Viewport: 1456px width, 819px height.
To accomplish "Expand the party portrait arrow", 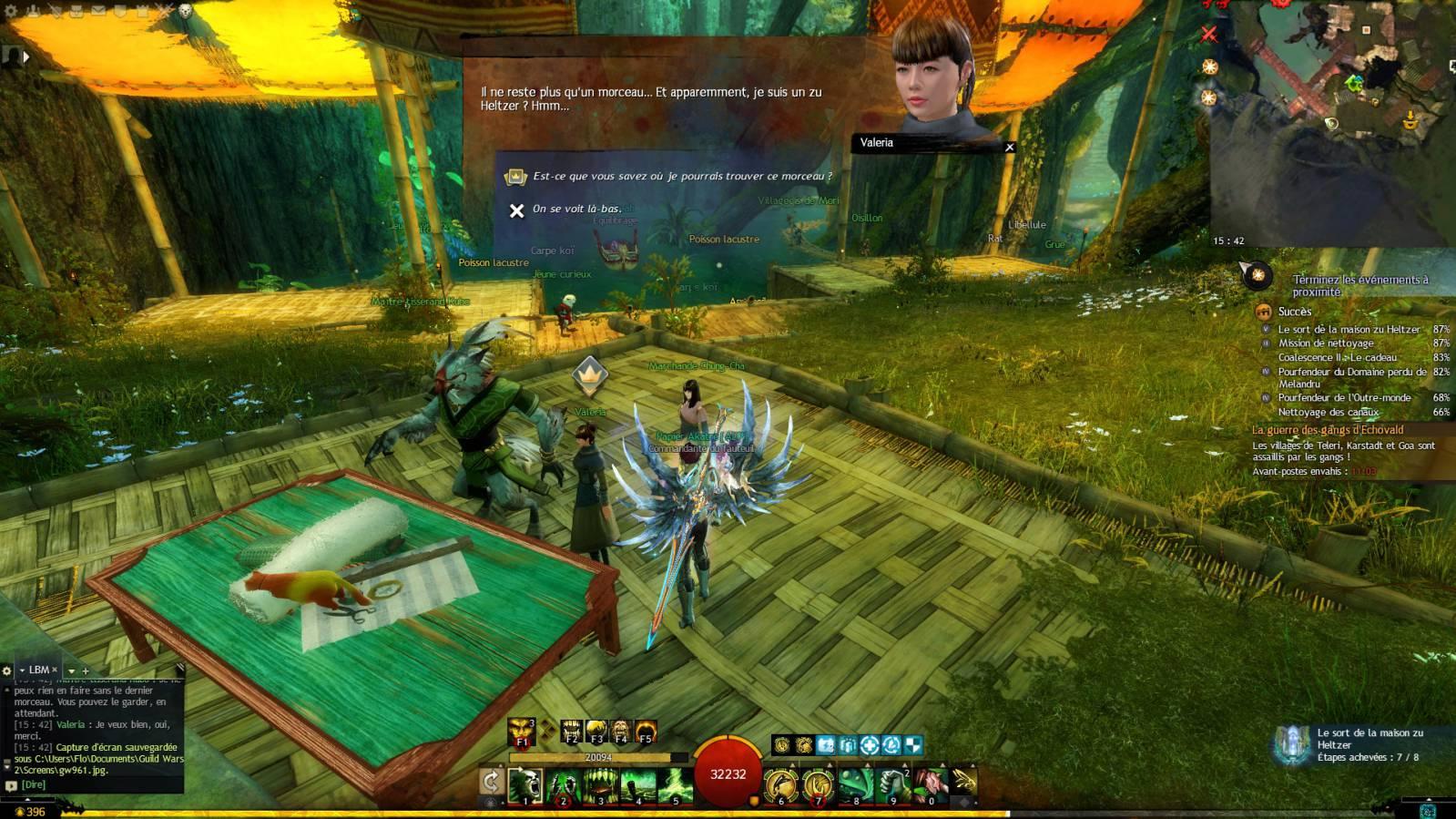I will [x=26, y=56].
